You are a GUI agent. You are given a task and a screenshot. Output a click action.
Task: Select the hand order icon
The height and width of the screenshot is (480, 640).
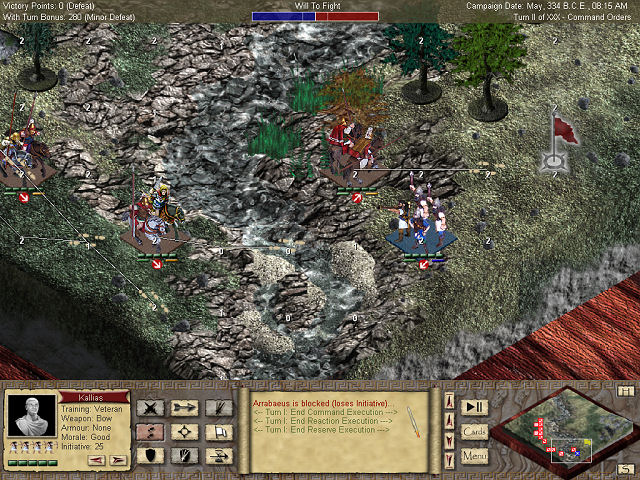coord(185,456)
